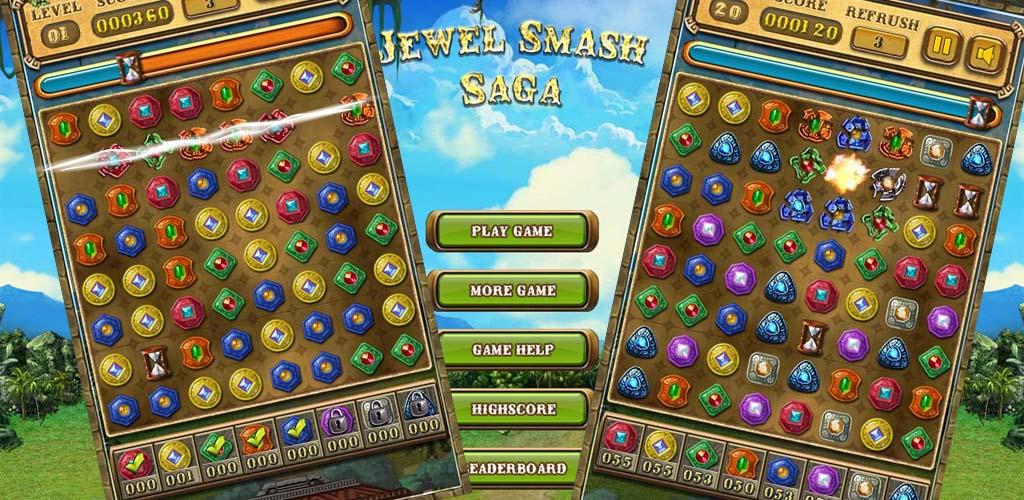Pause the game with the pause button

(940, 48)
